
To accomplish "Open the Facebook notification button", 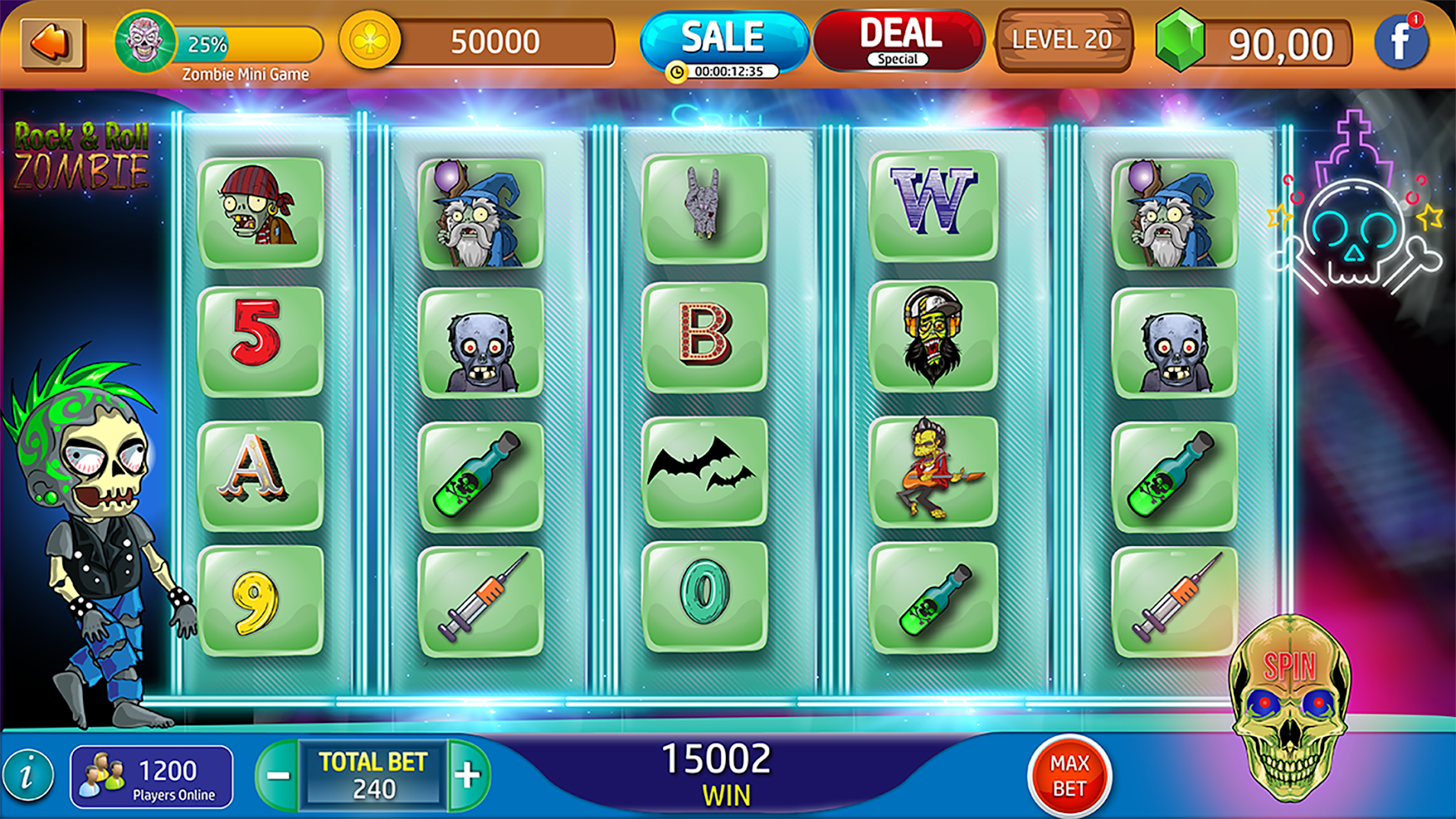I will pyautogui.click(x=1401, y=43).
